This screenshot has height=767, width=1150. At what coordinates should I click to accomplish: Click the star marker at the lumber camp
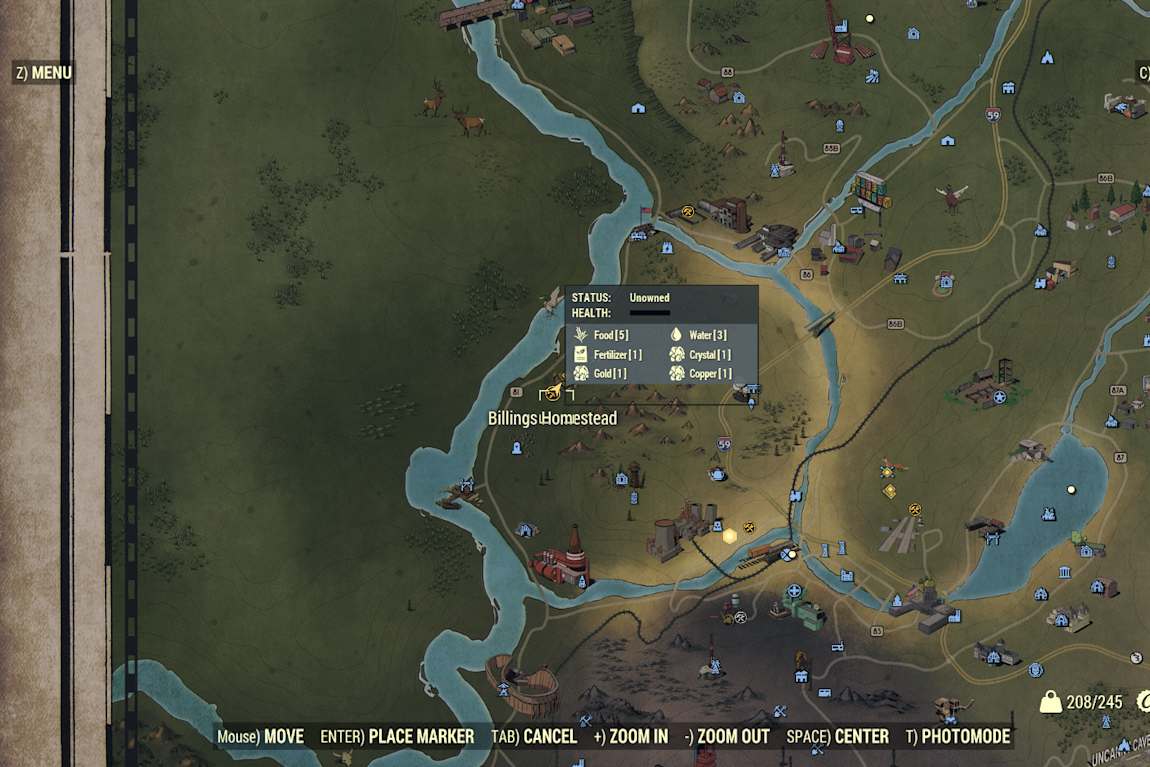point(999,397)
